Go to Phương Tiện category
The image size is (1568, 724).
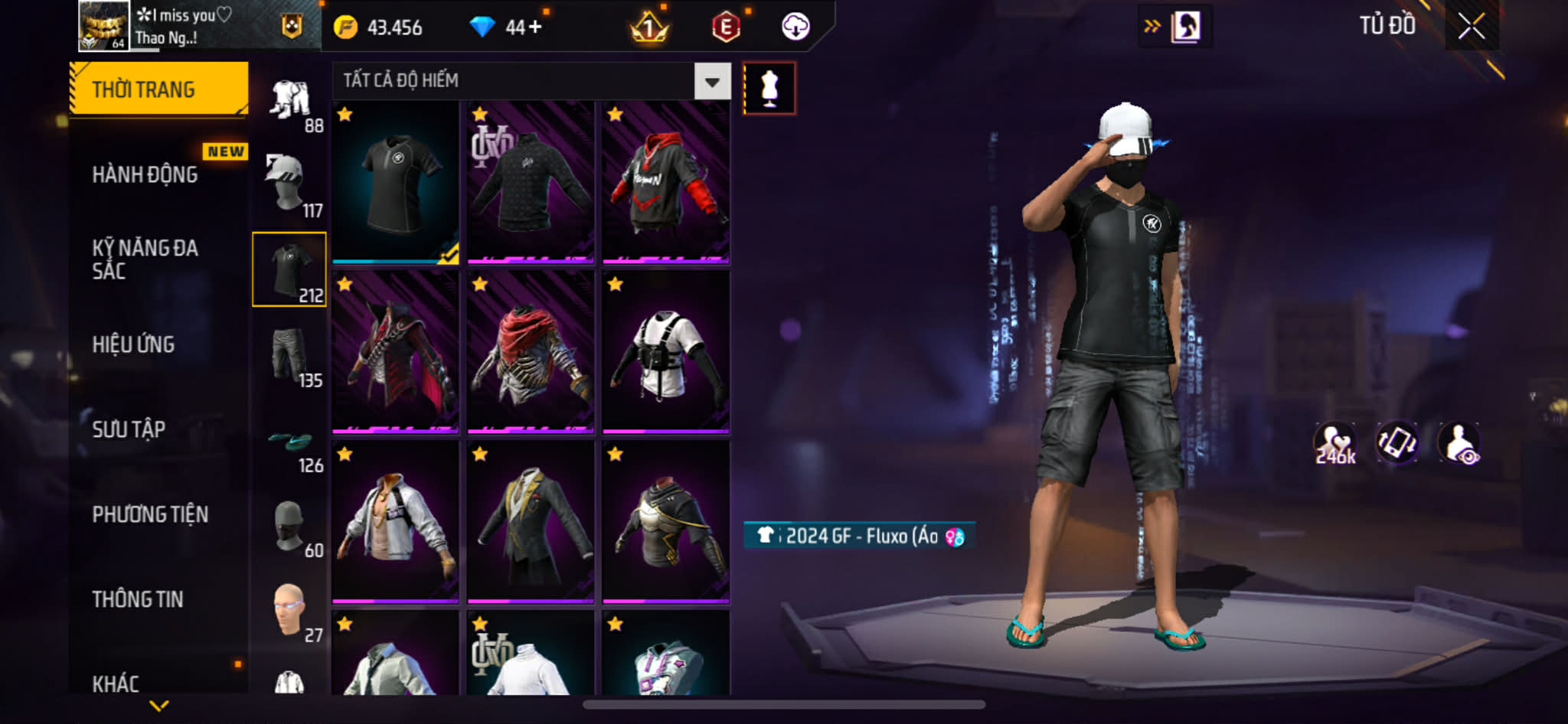point(150,514)
